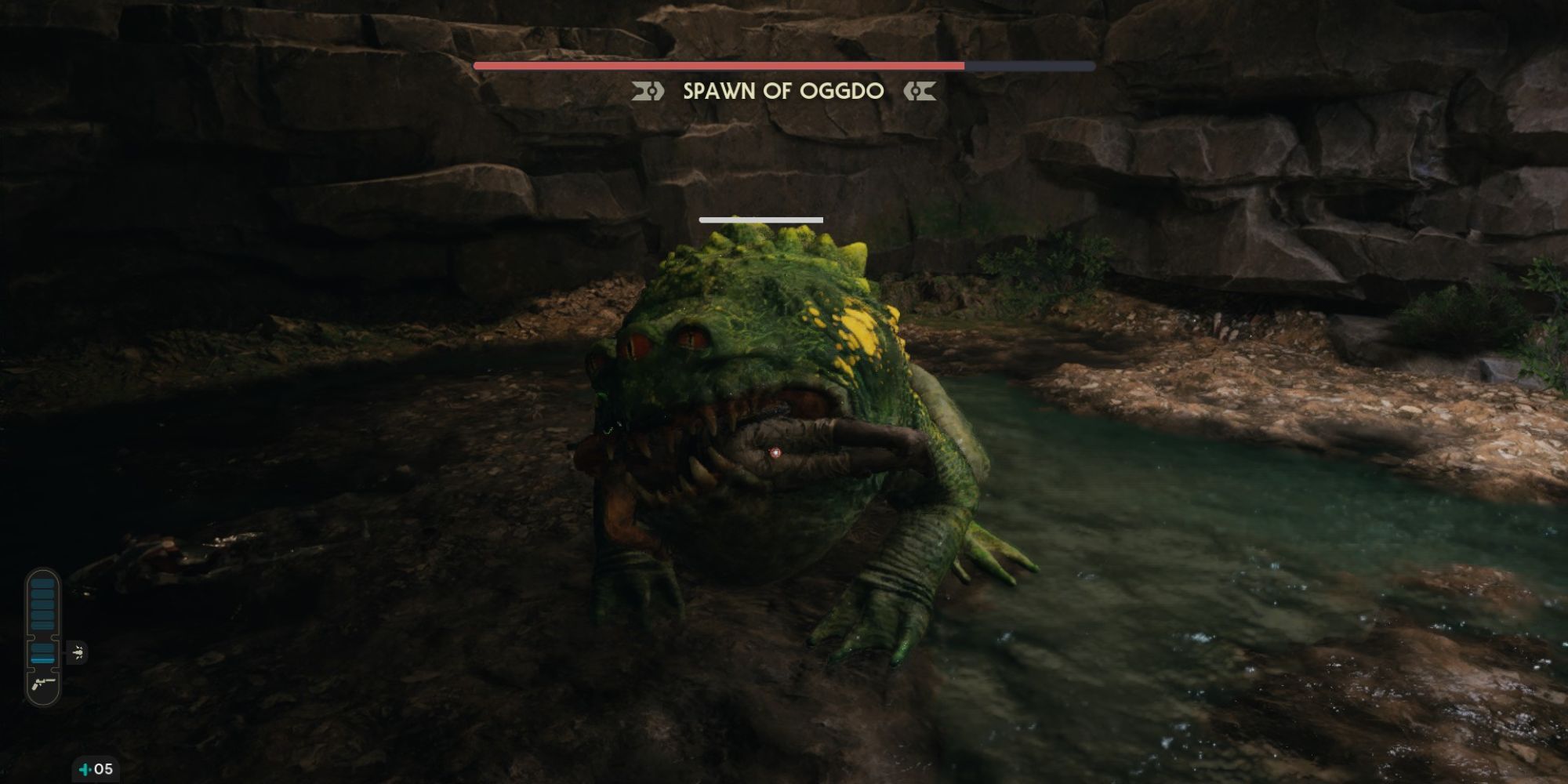Click the slam ability icon beside the meter
This screenshot has width=1568, height=784.
coord(78,652)
